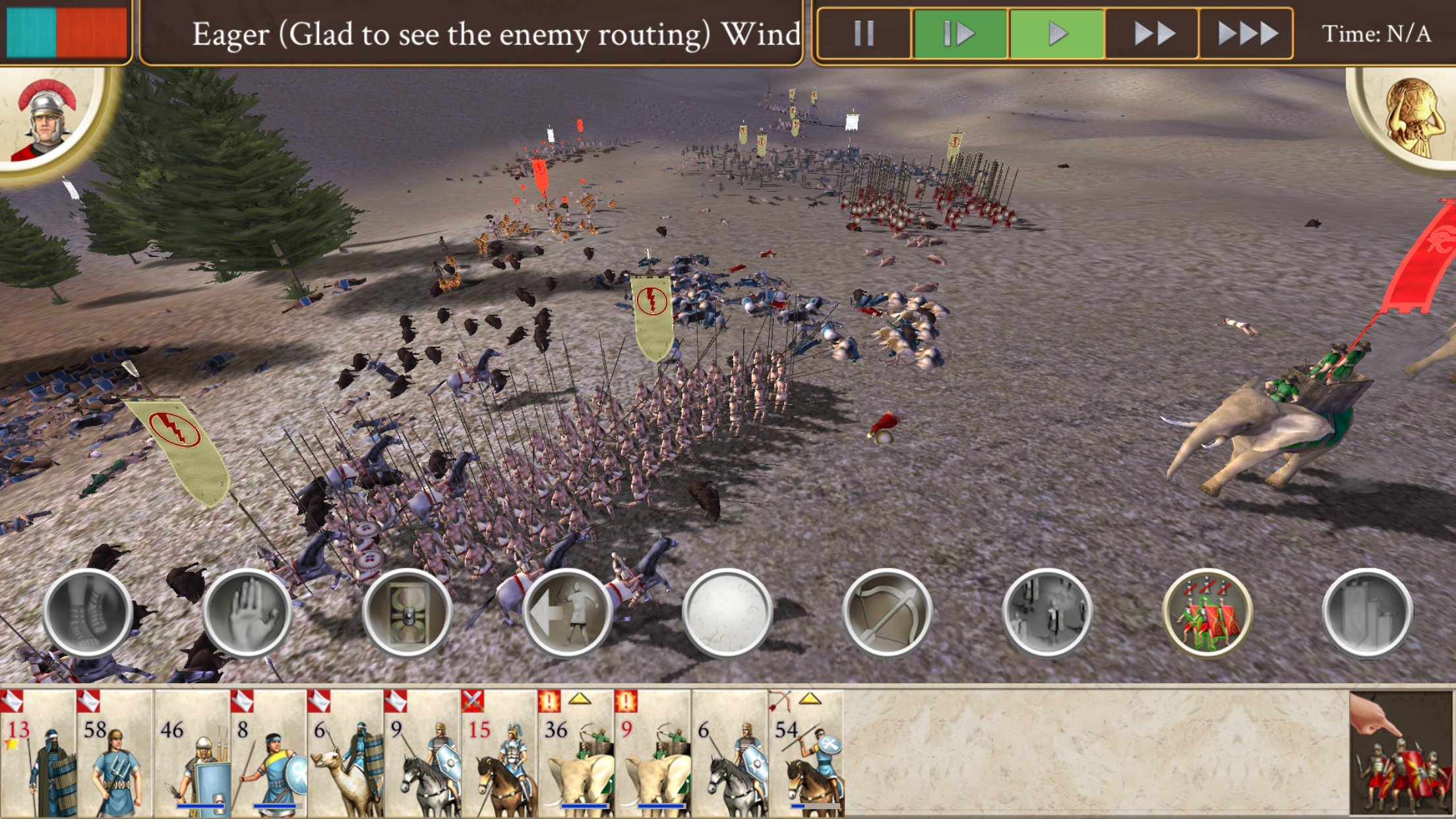
Task: Select the 46-man shield infantry card
Action: pos(192,753)
